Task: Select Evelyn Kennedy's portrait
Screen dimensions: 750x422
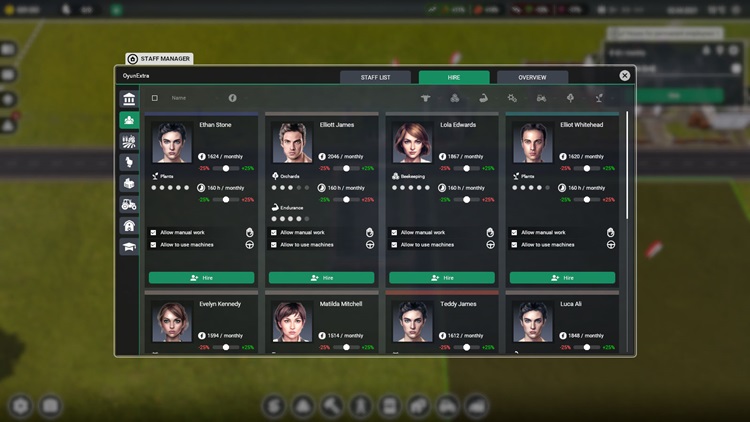Action: pos(172,322)
